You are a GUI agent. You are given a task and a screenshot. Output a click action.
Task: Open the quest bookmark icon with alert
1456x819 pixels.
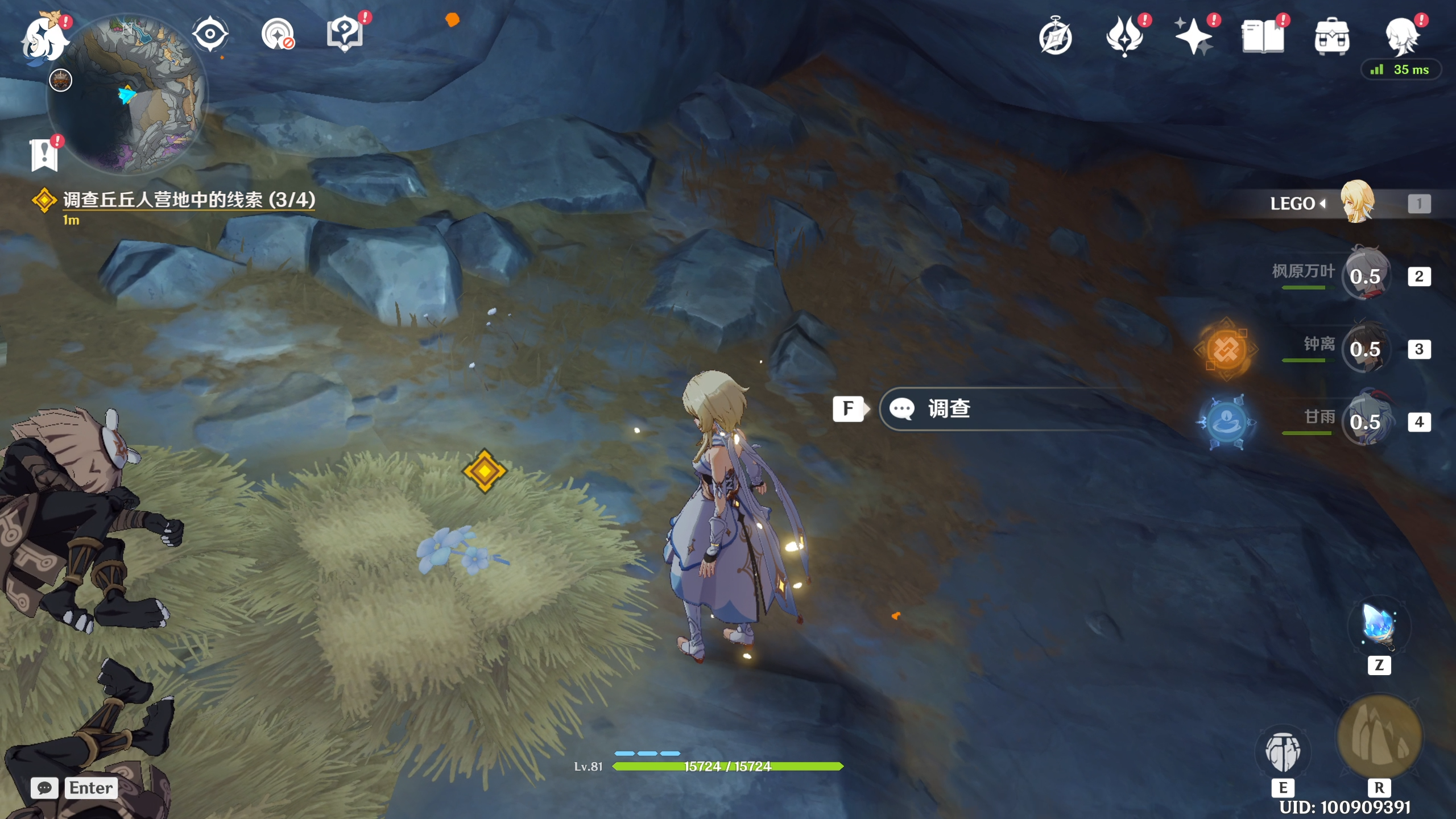pyautogui.click(x=44, y=155)
